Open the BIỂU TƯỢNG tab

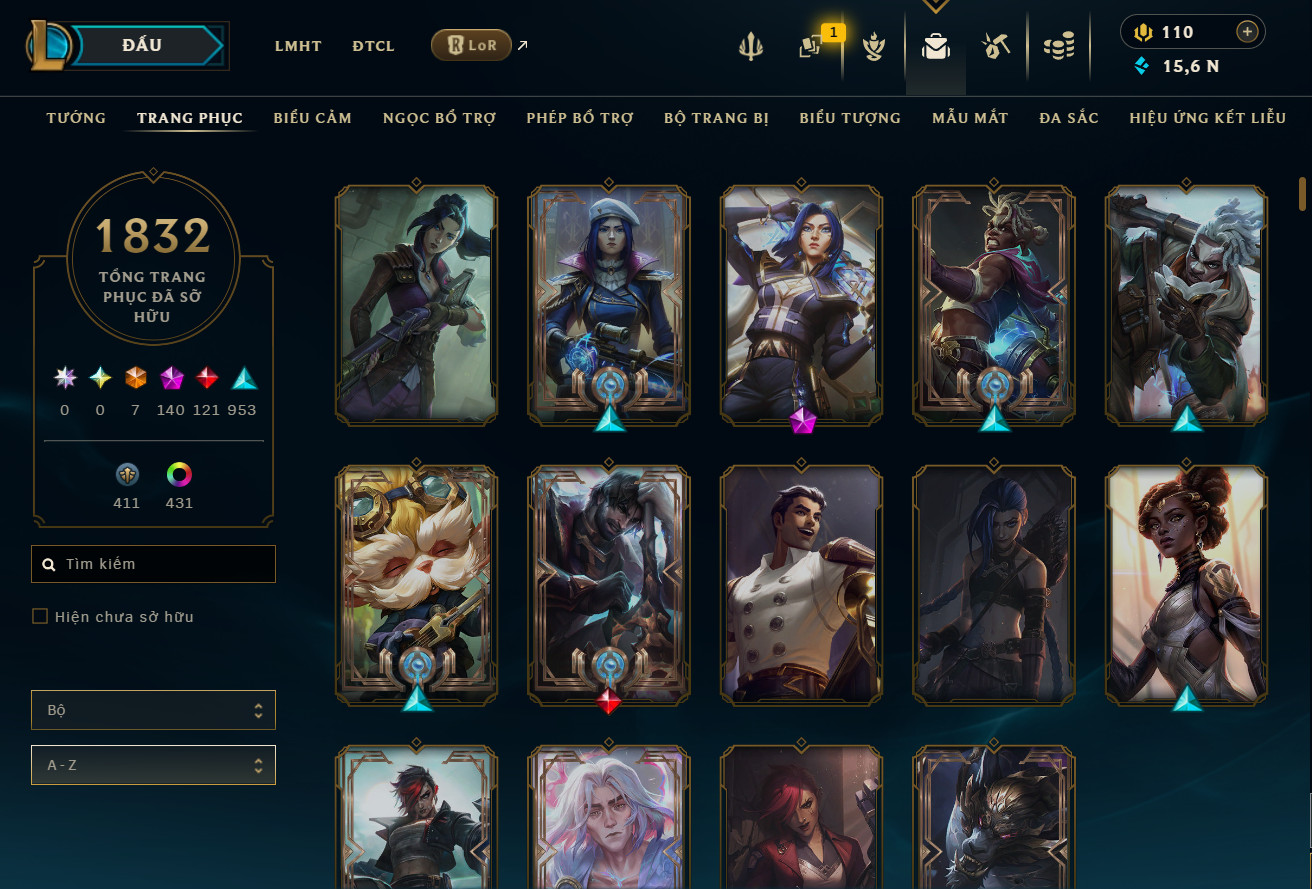(x=850, y=118)
